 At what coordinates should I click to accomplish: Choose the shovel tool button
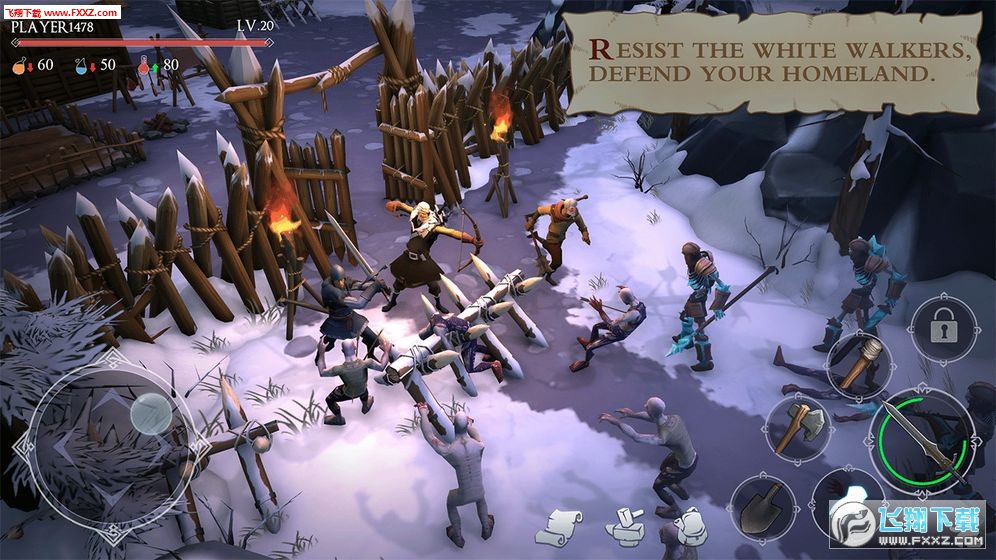point(763,505)
